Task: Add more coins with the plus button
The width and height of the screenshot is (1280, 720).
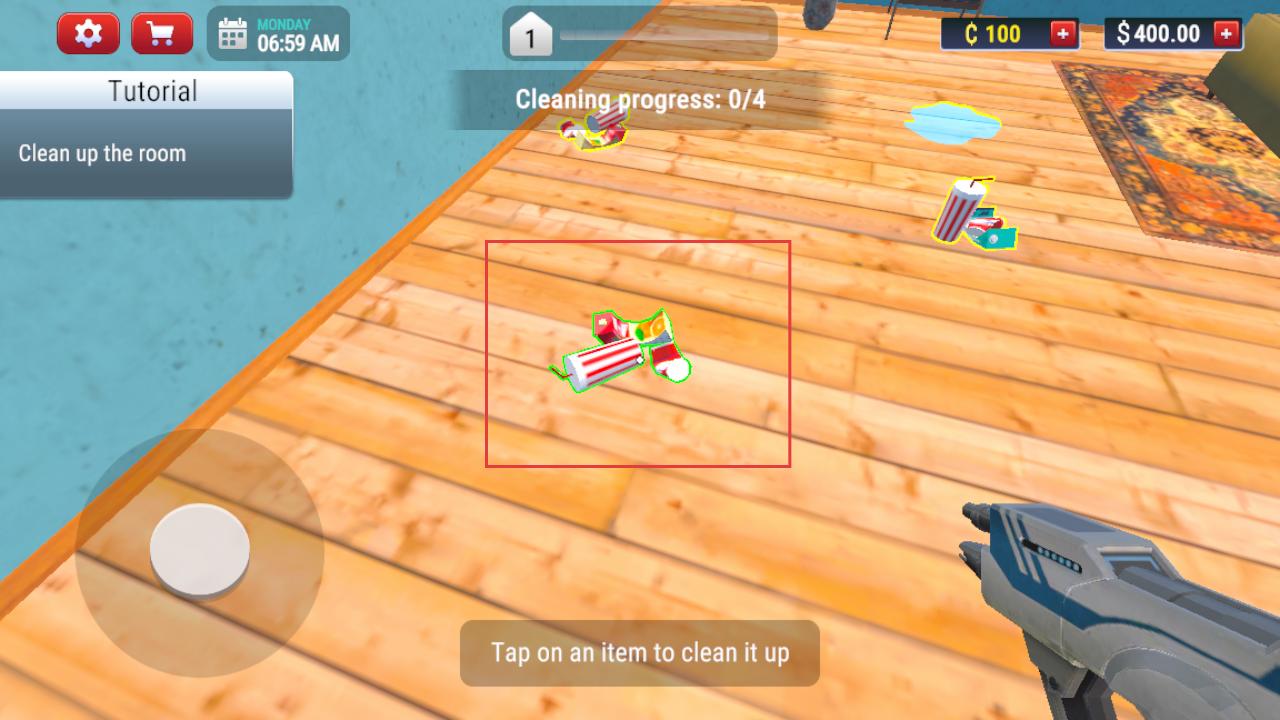Action: click(x=1063, y=34)
